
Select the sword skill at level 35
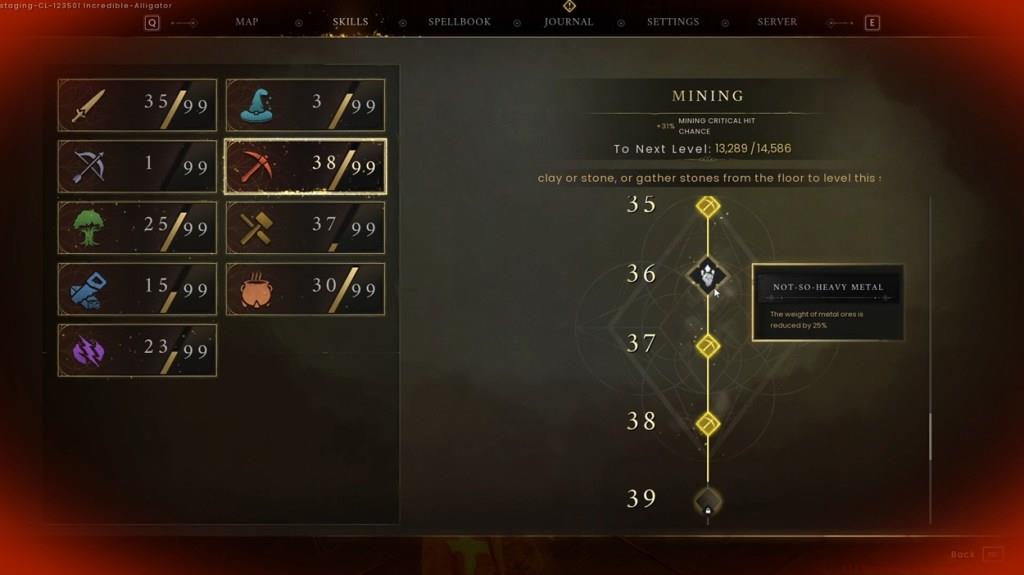pos(137,105)
